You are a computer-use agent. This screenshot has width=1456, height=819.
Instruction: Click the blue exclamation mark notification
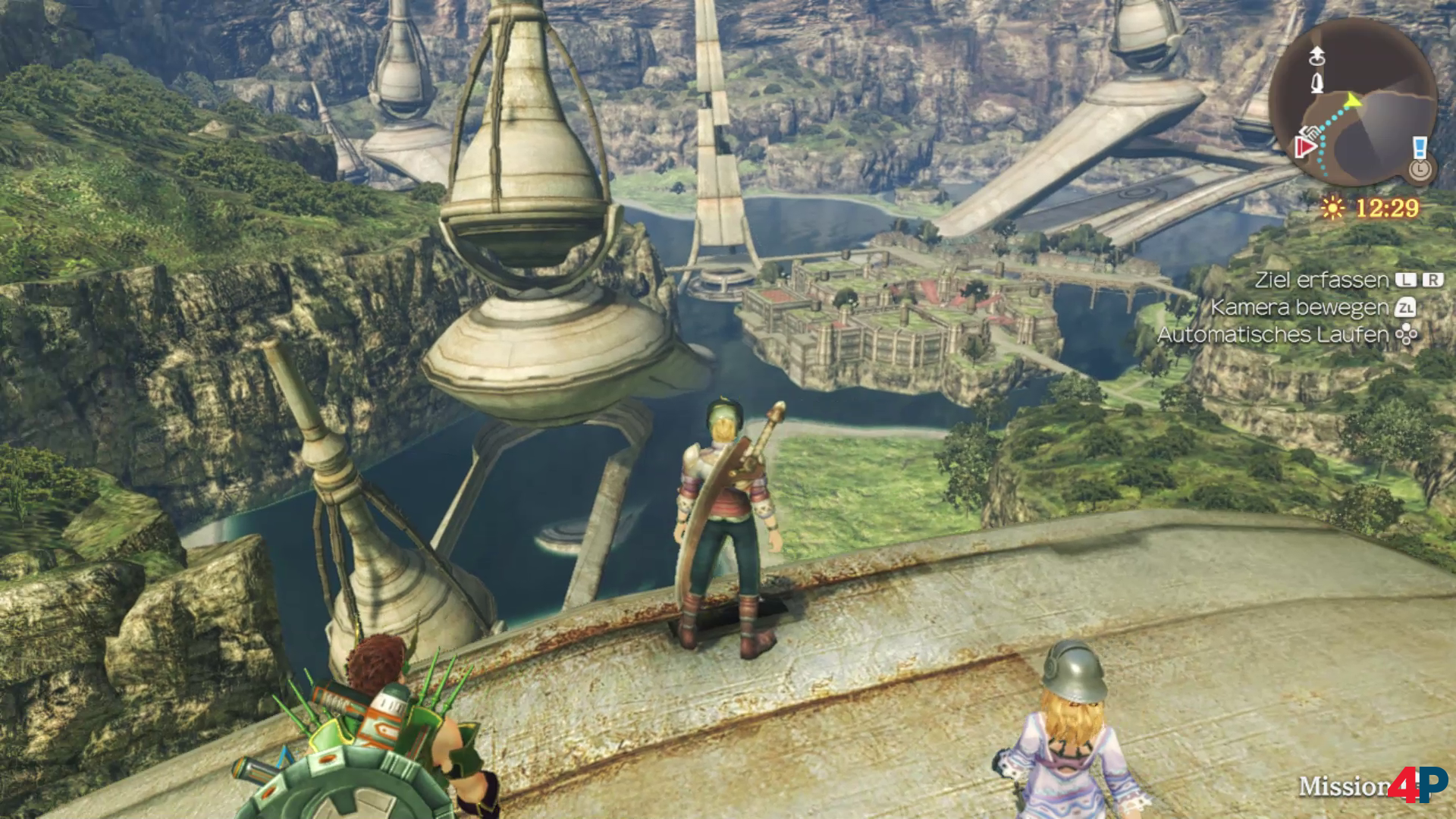pos(1420,147)
